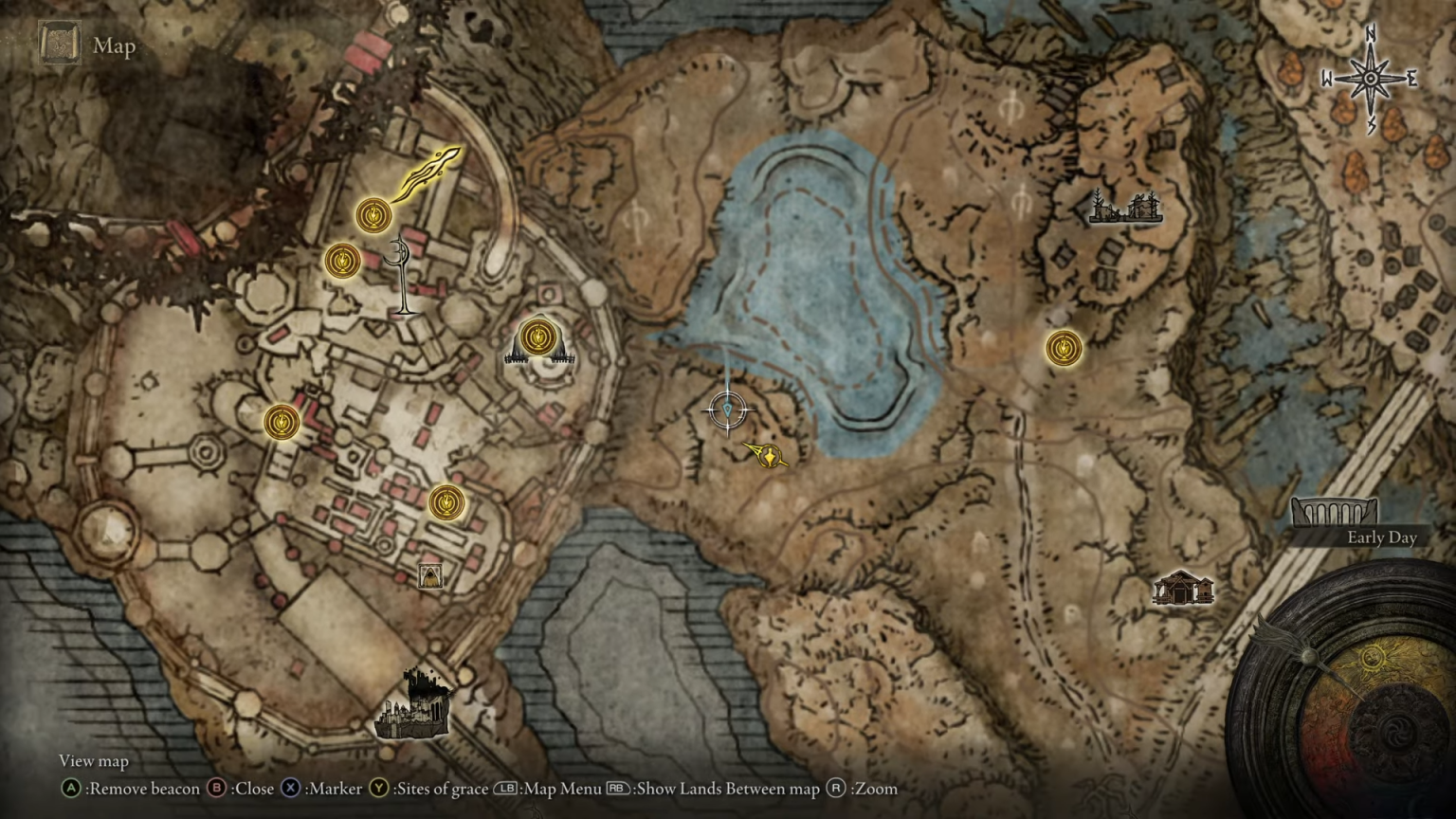Open the Map Menu

[x=506, y=788]
